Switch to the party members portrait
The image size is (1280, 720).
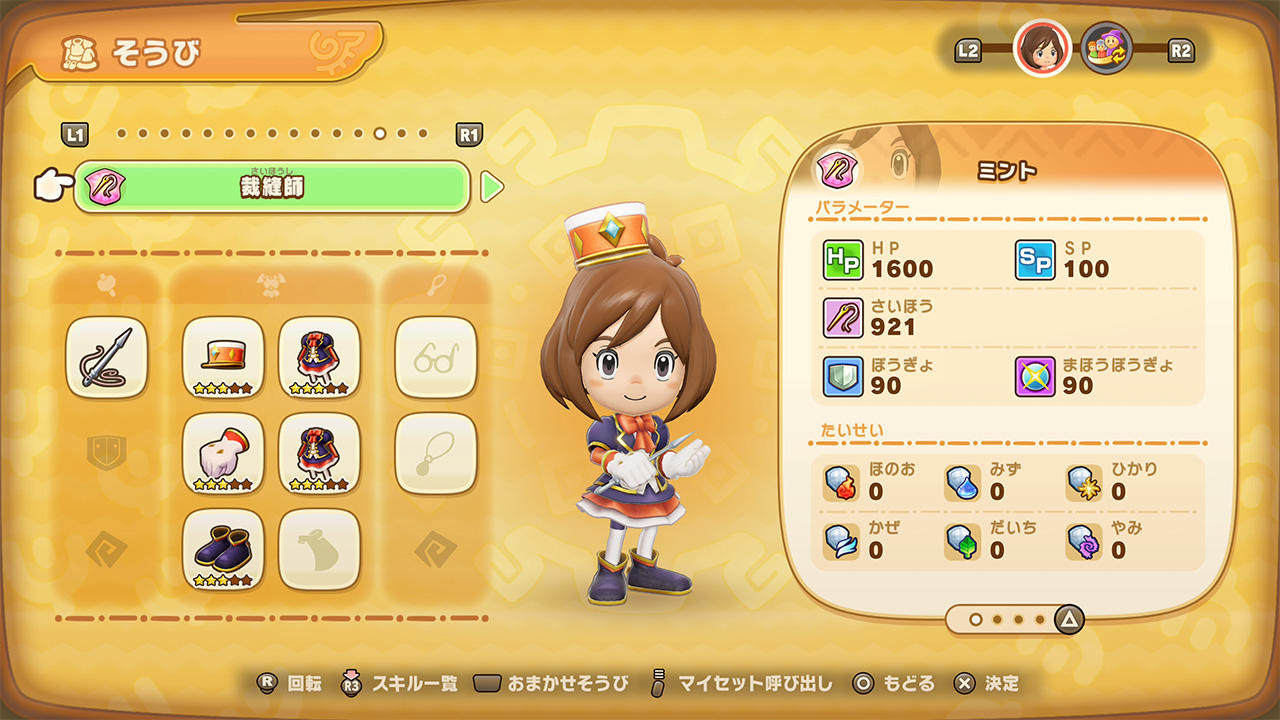pyautogui.click(x=1107, y=49)
